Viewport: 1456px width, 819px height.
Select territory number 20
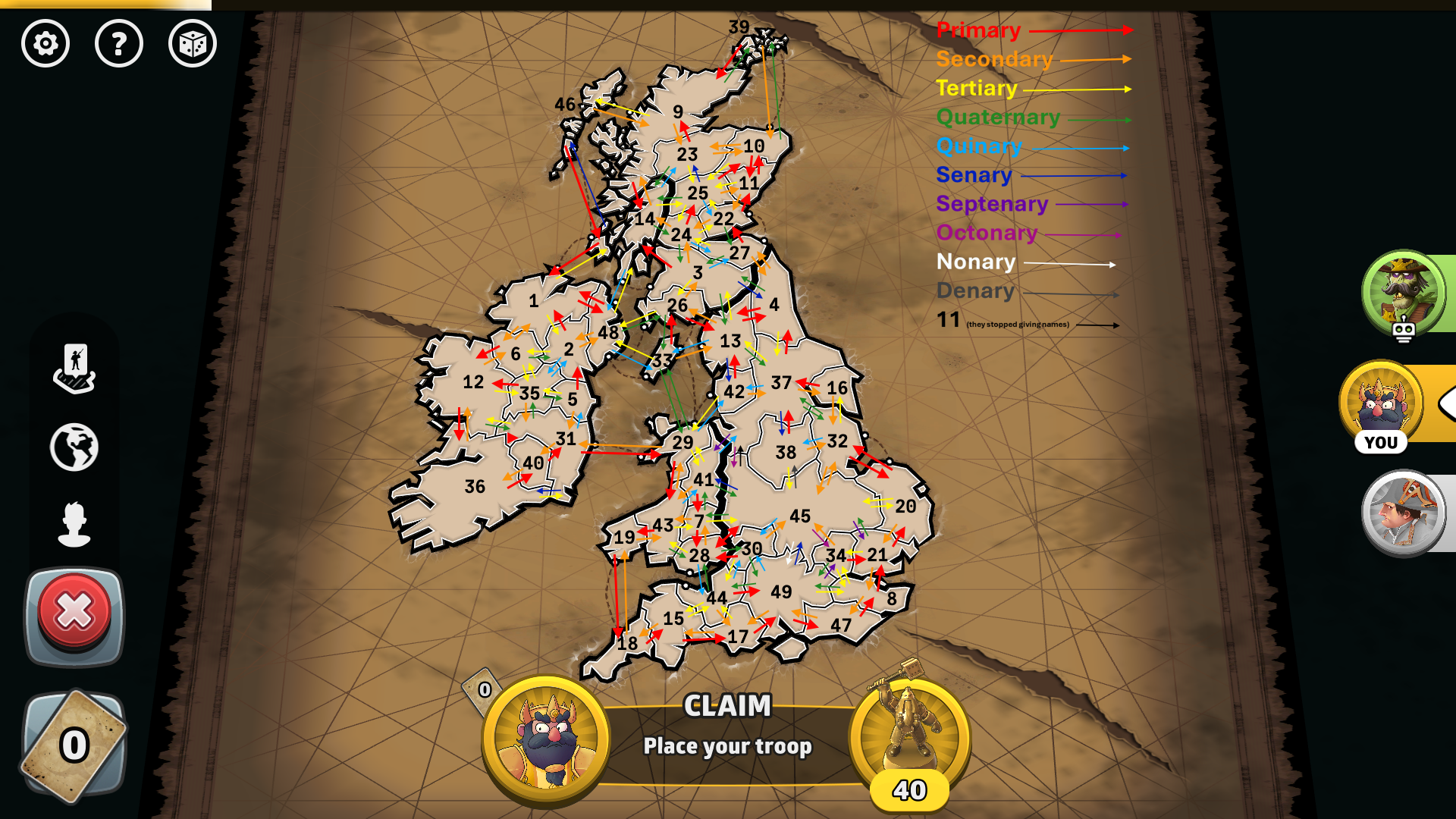point(905,507)
